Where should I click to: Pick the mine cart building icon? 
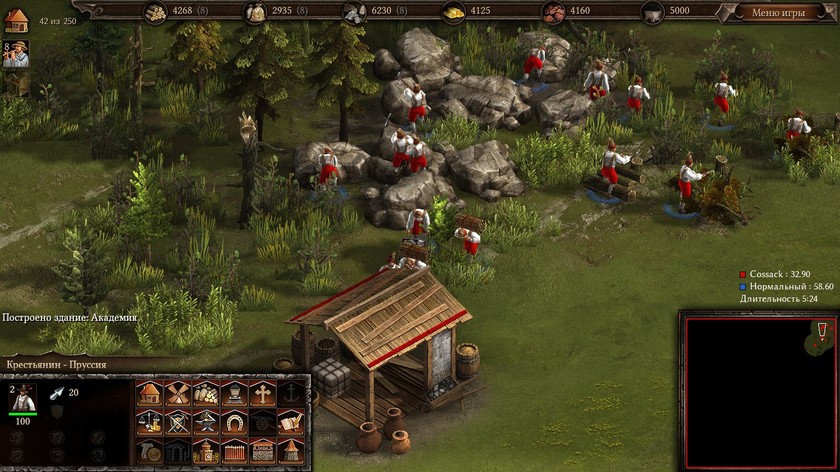[x=234, y=393]
